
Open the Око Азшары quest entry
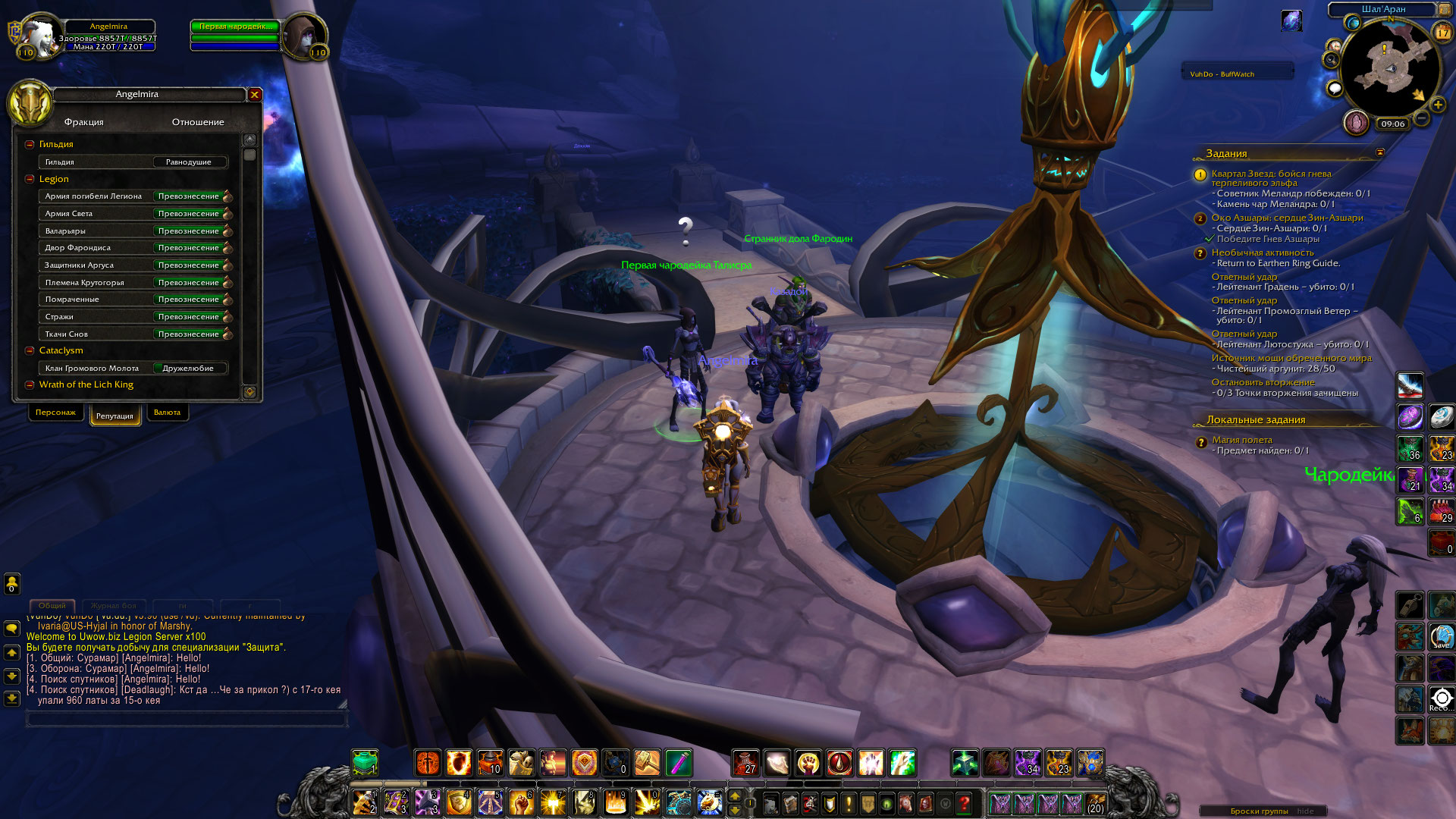tap(1287, 218)
